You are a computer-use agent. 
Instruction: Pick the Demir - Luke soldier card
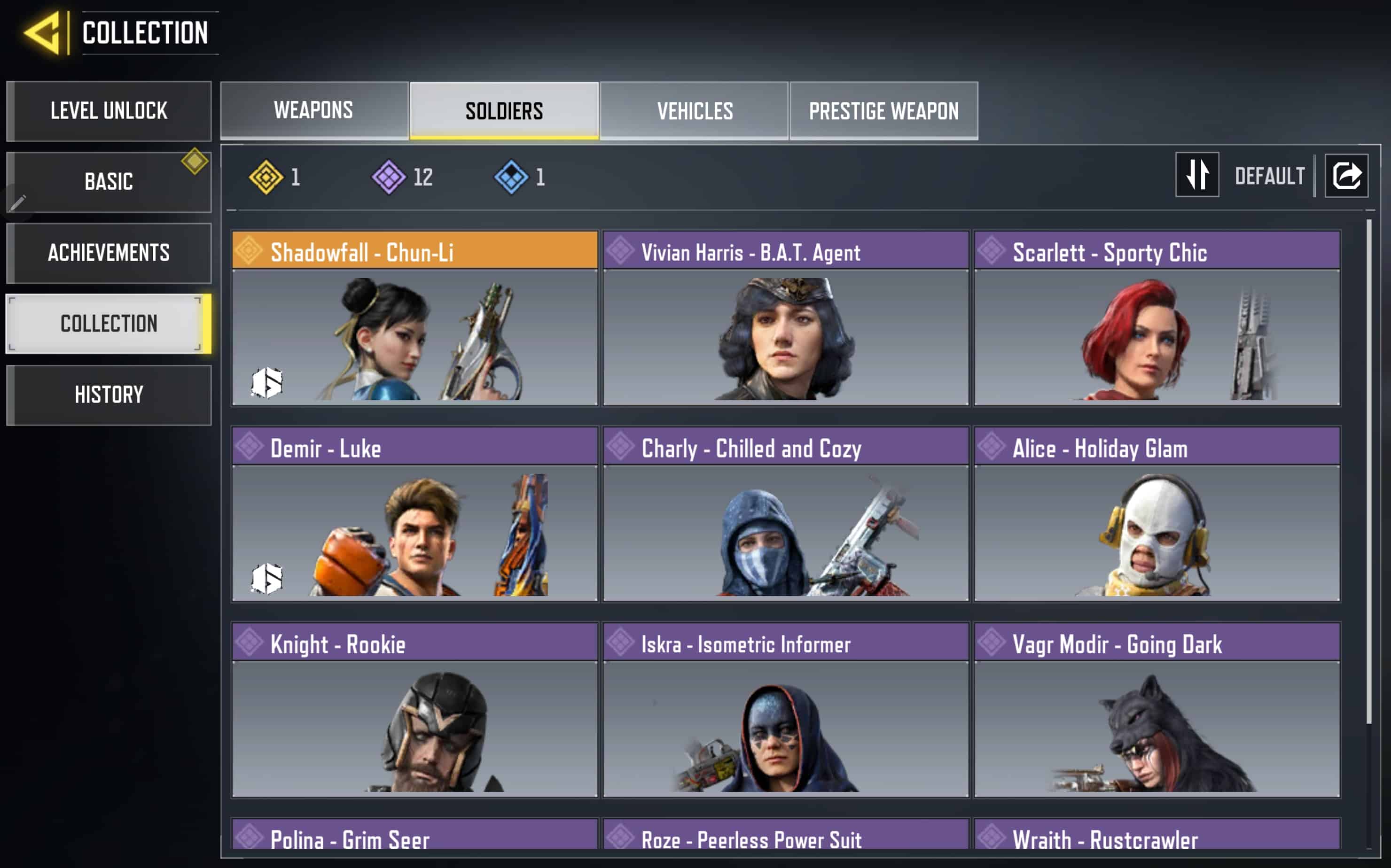point(414,514)
